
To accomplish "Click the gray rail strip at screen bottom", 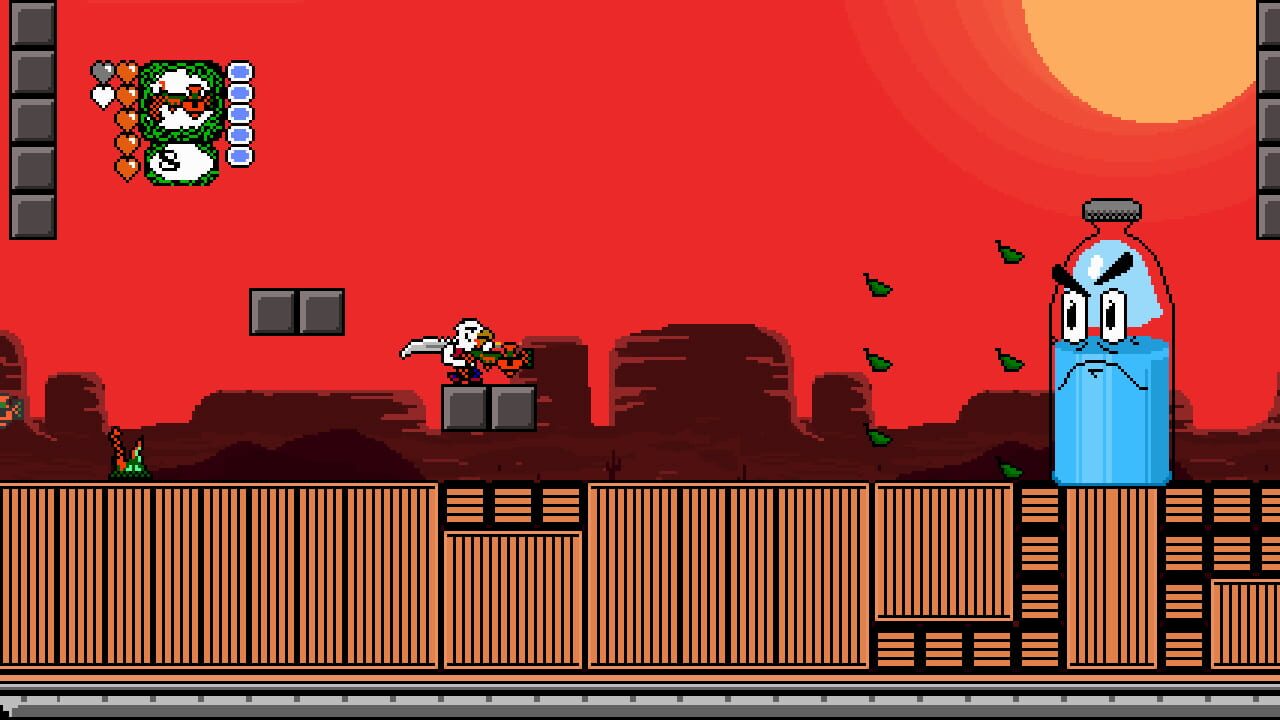I will coord(640,705).
